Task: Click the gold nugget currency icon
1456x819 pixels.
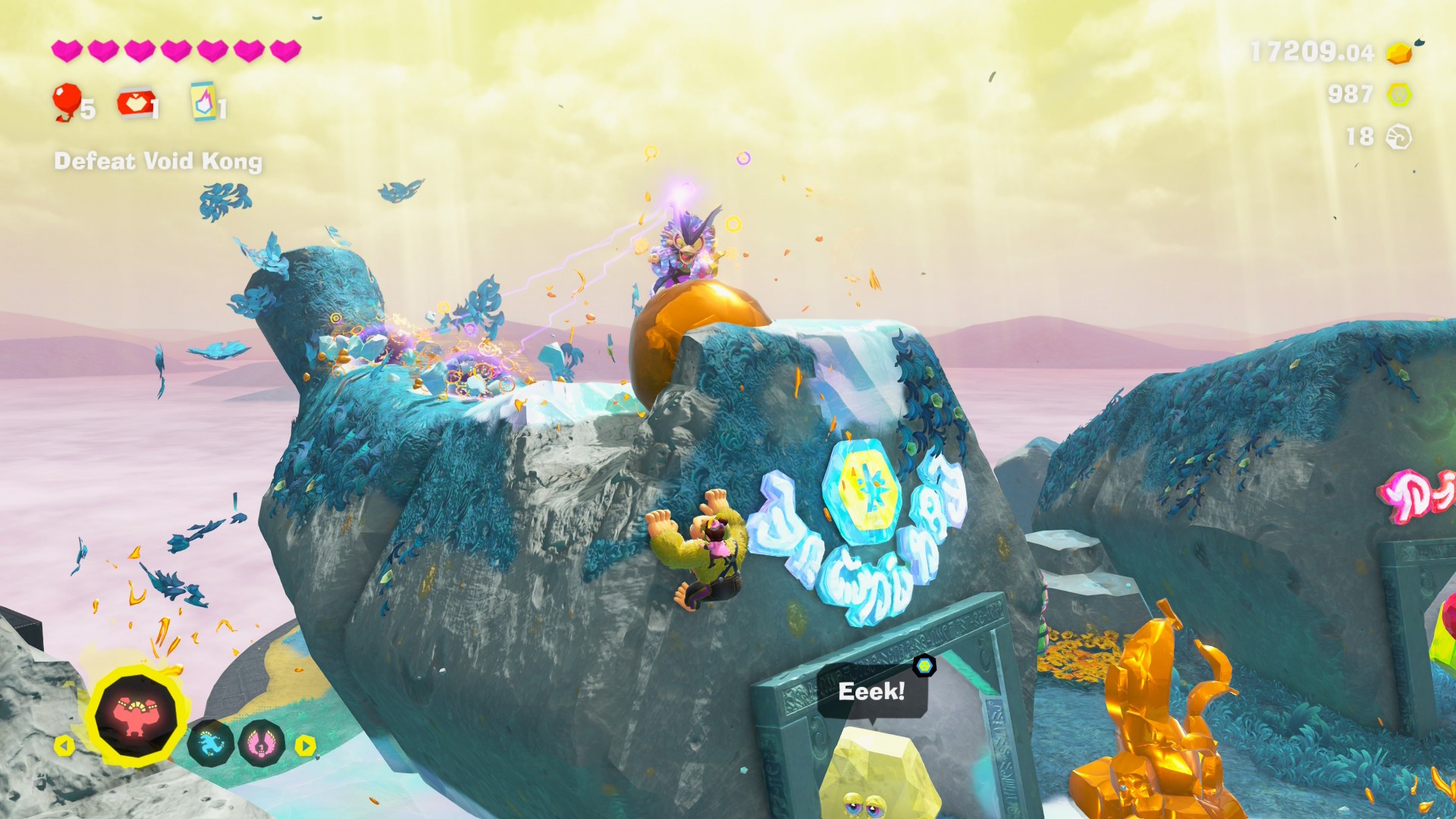Action: click(x=1400, y=52)
